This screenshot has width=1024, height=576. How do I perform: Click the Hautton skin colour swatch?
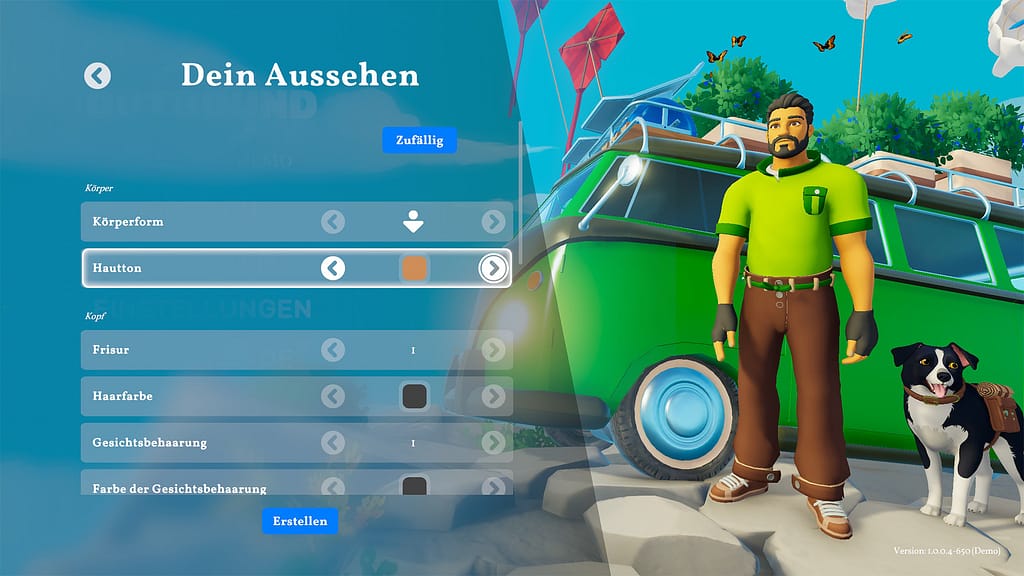[x=414, y=268]
